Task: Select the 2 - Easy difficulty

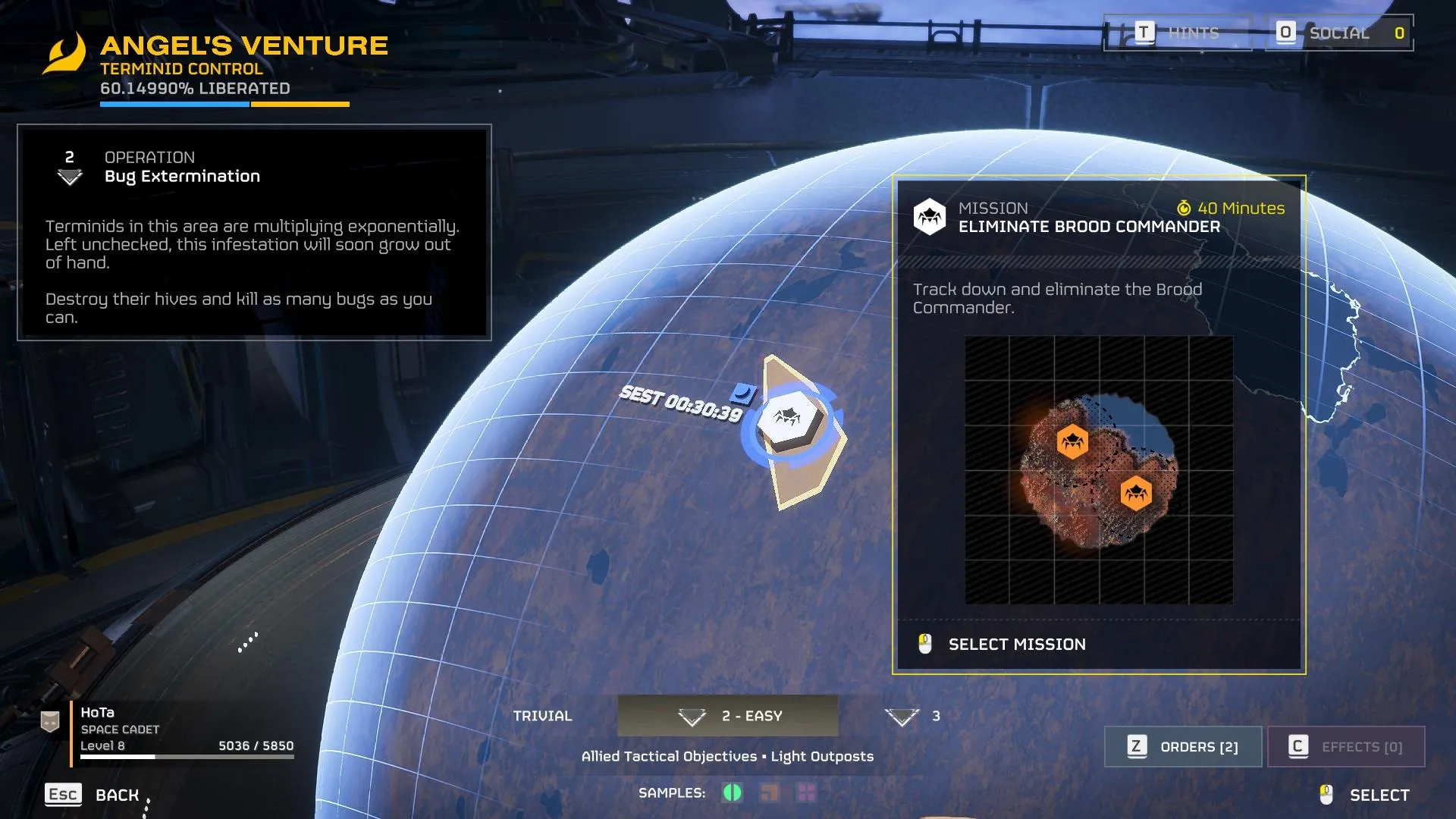Action: (x=728, y=716)
